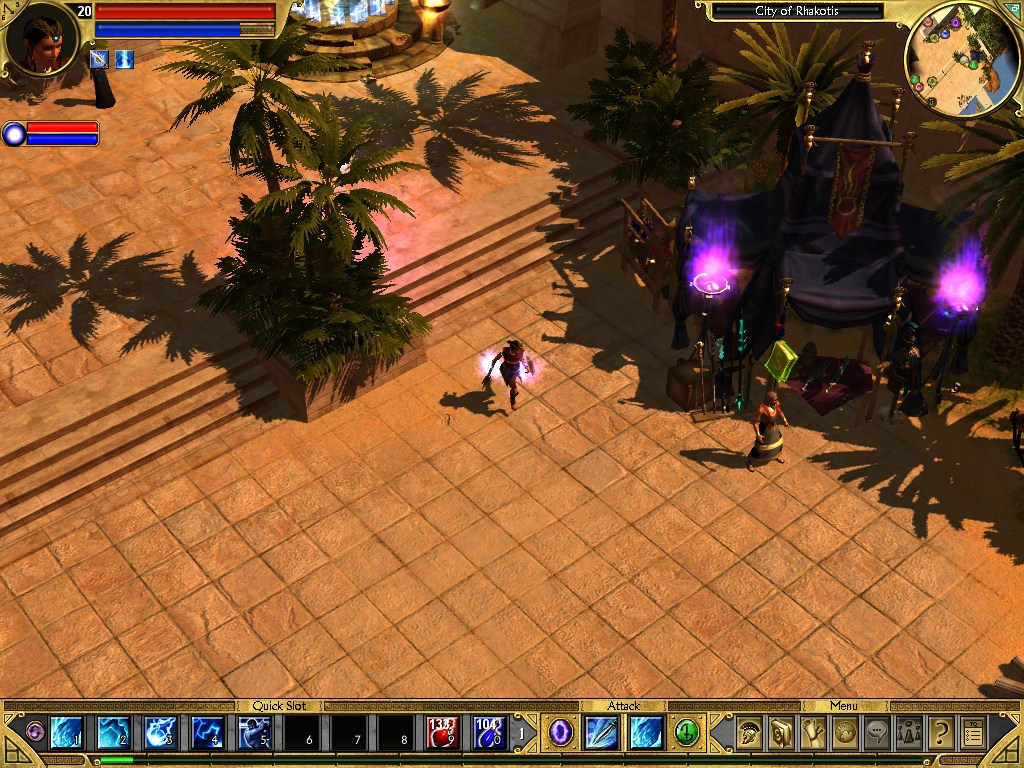Drink the red health potion
Screen dimensions: 1024x768
(443, 733)
